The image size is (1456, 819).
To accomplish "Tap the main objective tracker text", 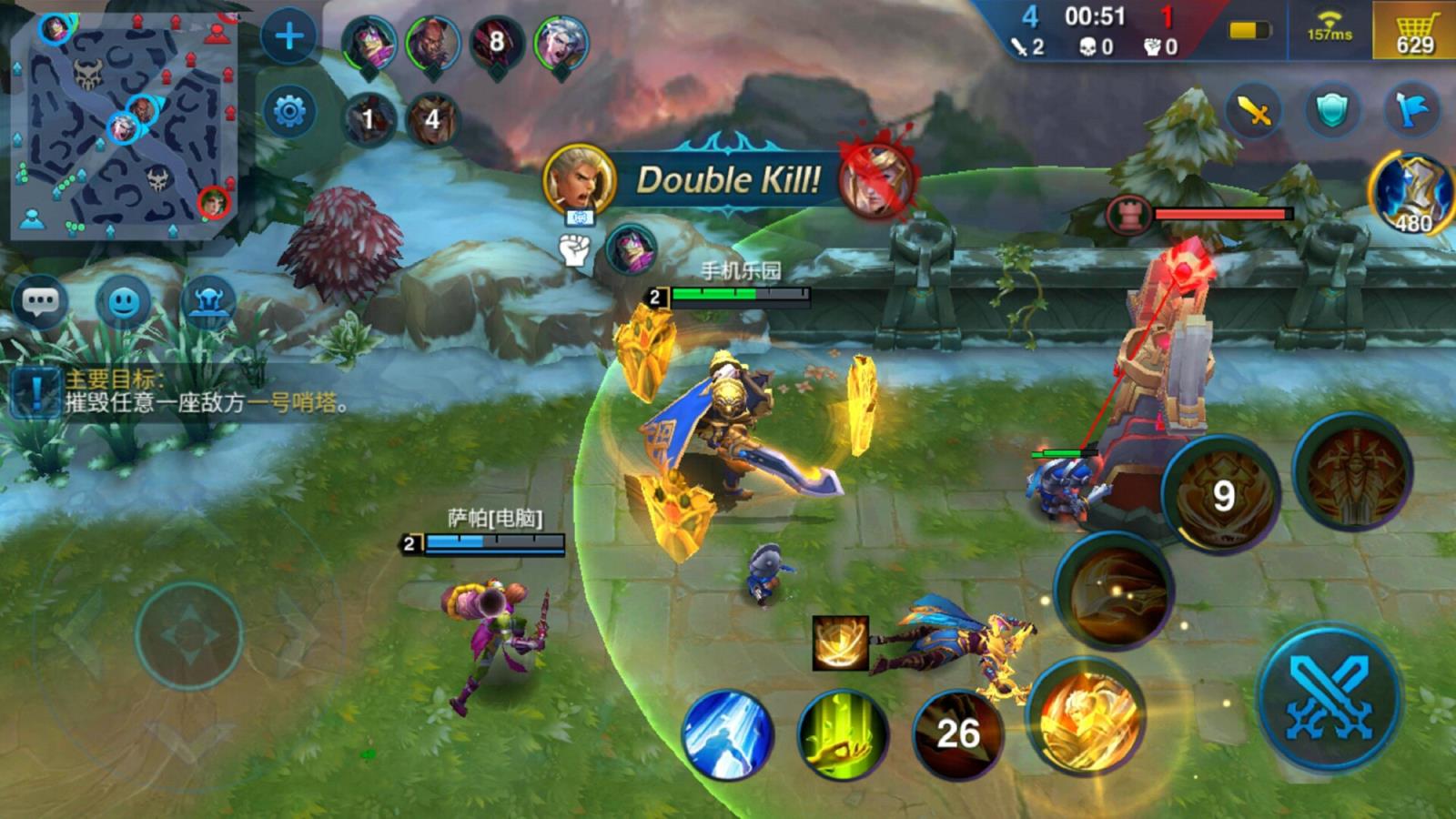I will (205, 391).
